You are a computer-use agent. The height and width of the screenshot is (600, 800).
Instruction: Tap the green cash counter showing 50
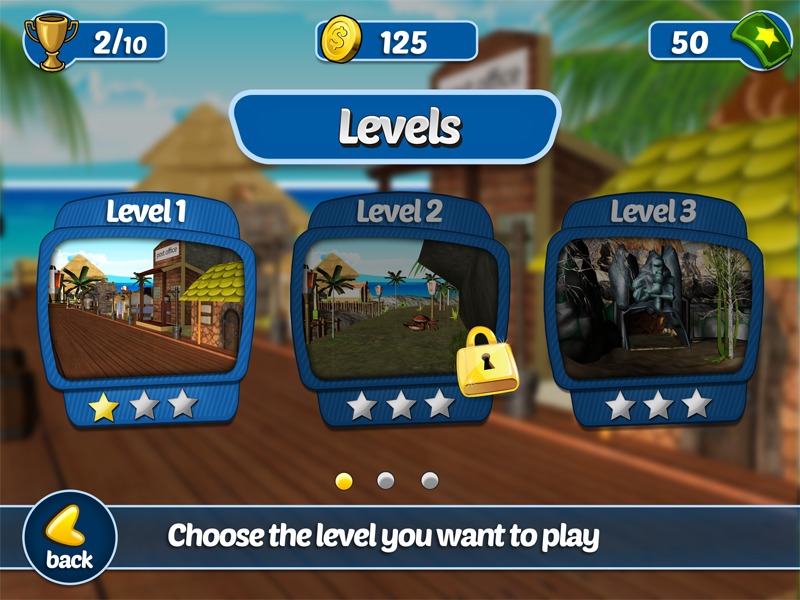712,42
